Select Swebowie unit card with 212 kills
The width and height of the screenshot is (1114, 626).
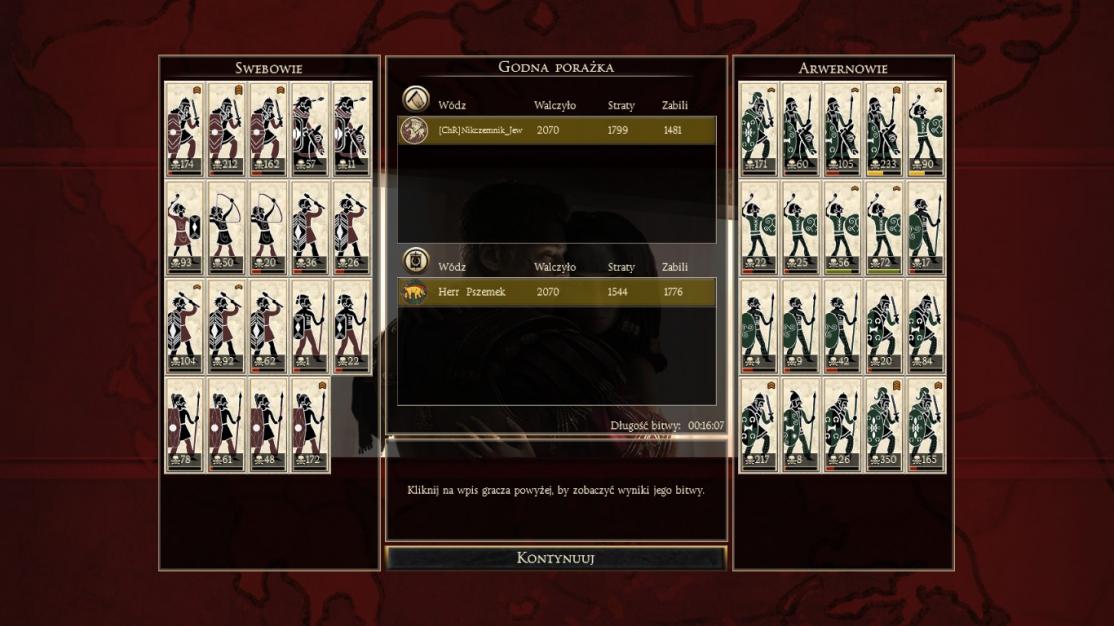tap(227, 129)
